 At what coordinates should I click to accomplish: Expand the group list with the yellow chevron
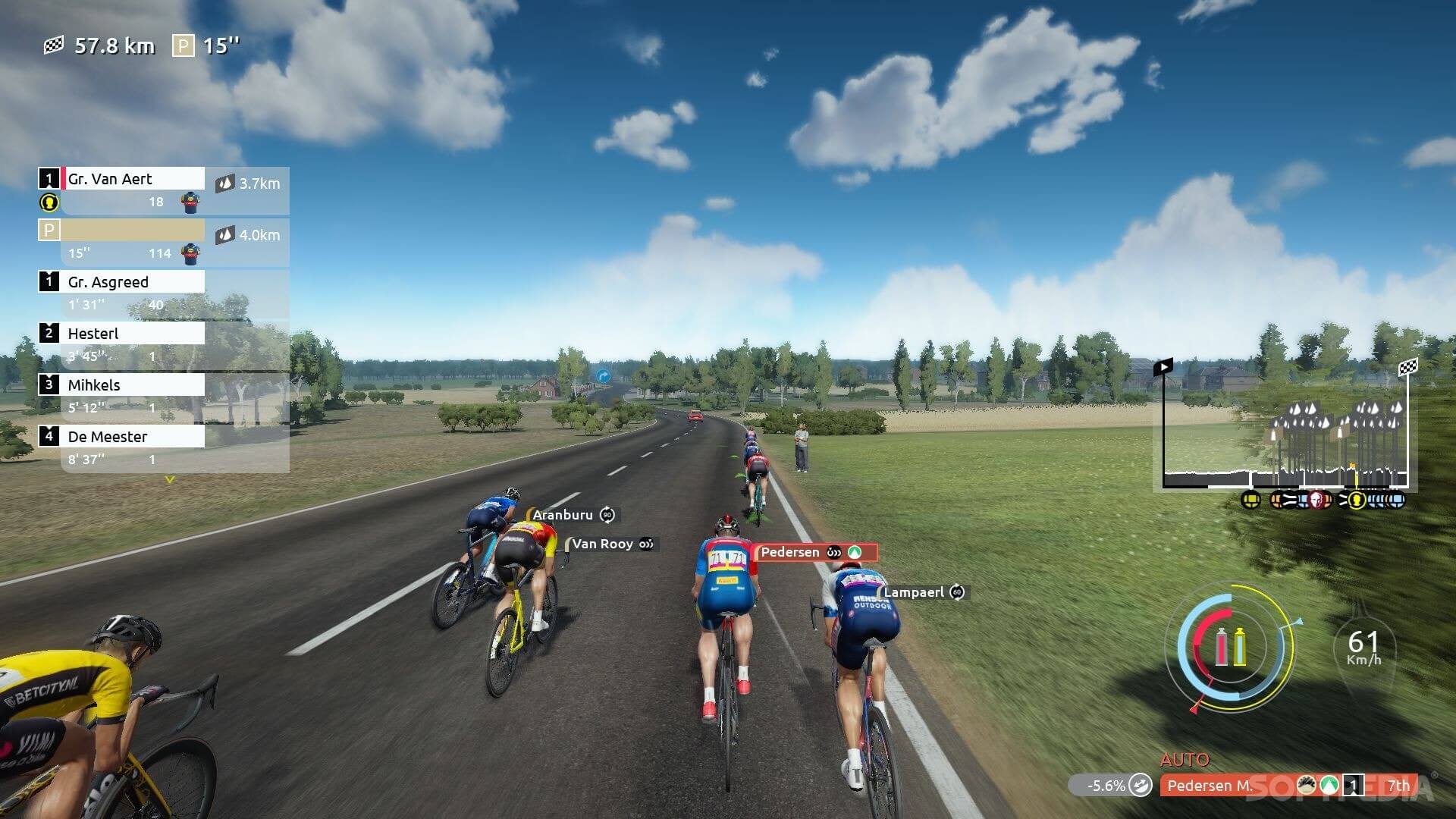click(170, 480)
